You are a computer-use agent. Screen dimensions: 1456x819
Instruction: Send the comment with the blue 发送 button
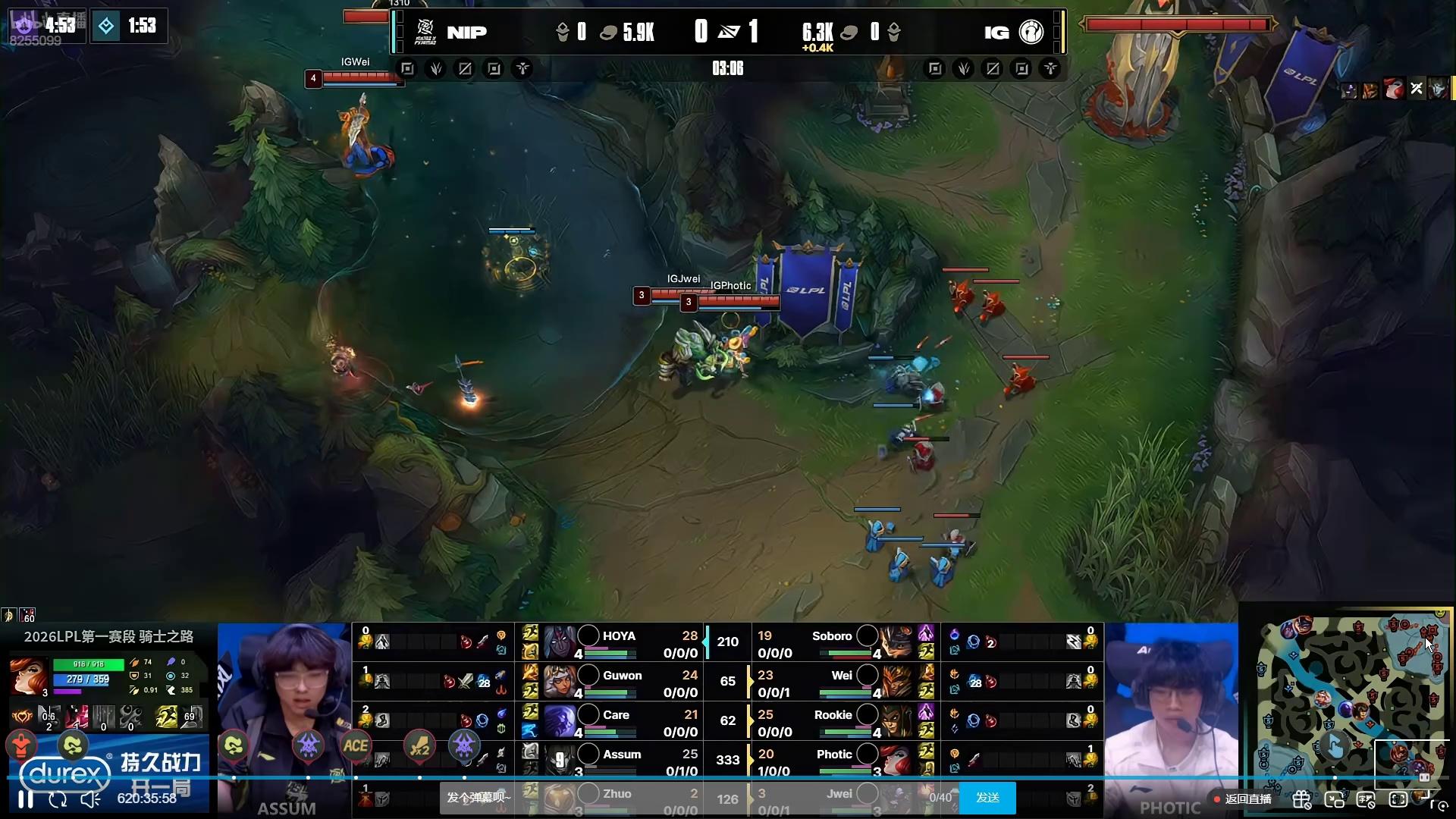click(x=987, y=798)
